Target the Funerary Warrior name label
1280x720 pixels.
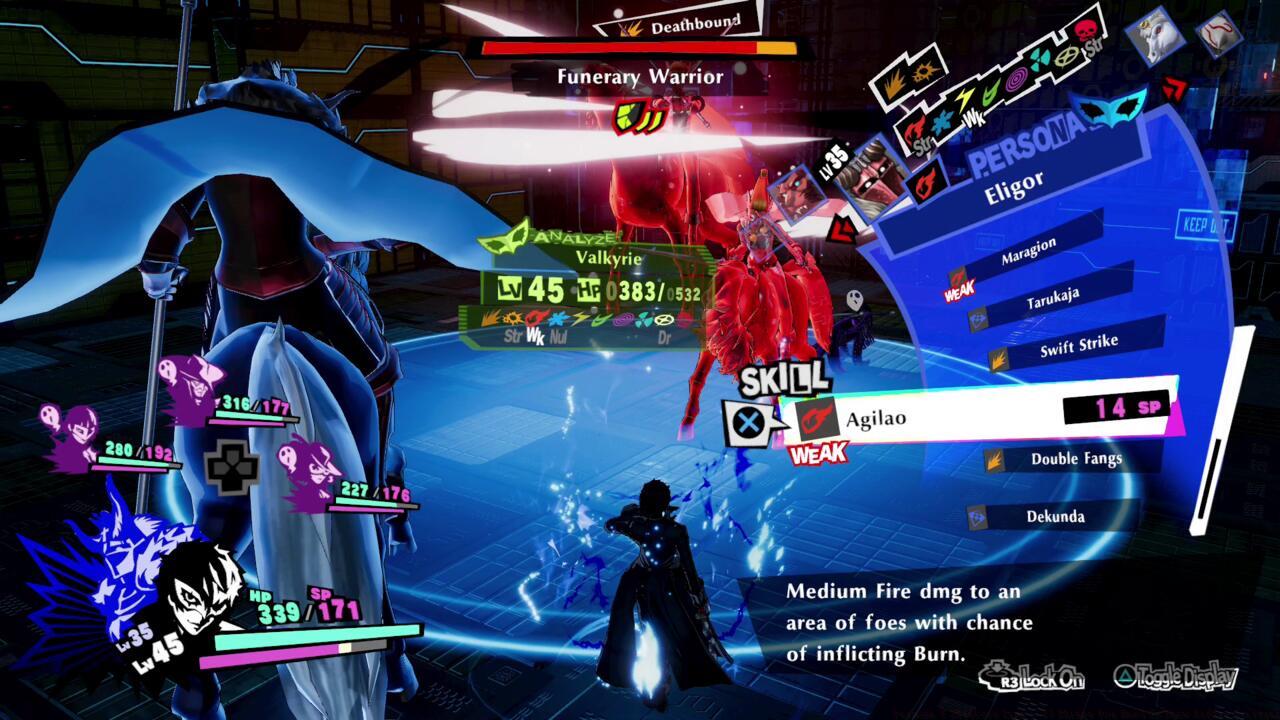pos(639,76)
